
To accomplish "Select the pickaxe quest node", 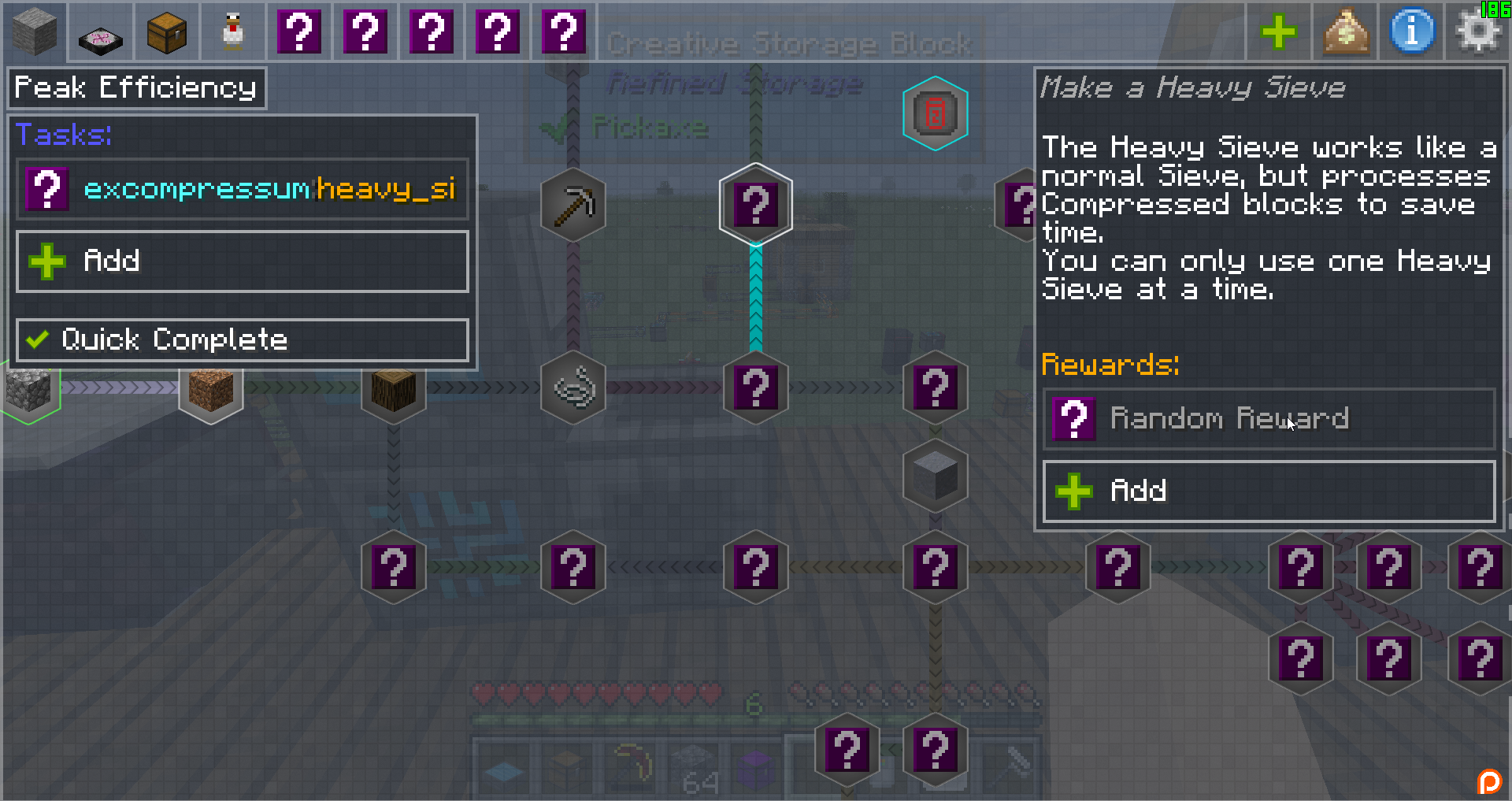I will [x=573, y=206].
